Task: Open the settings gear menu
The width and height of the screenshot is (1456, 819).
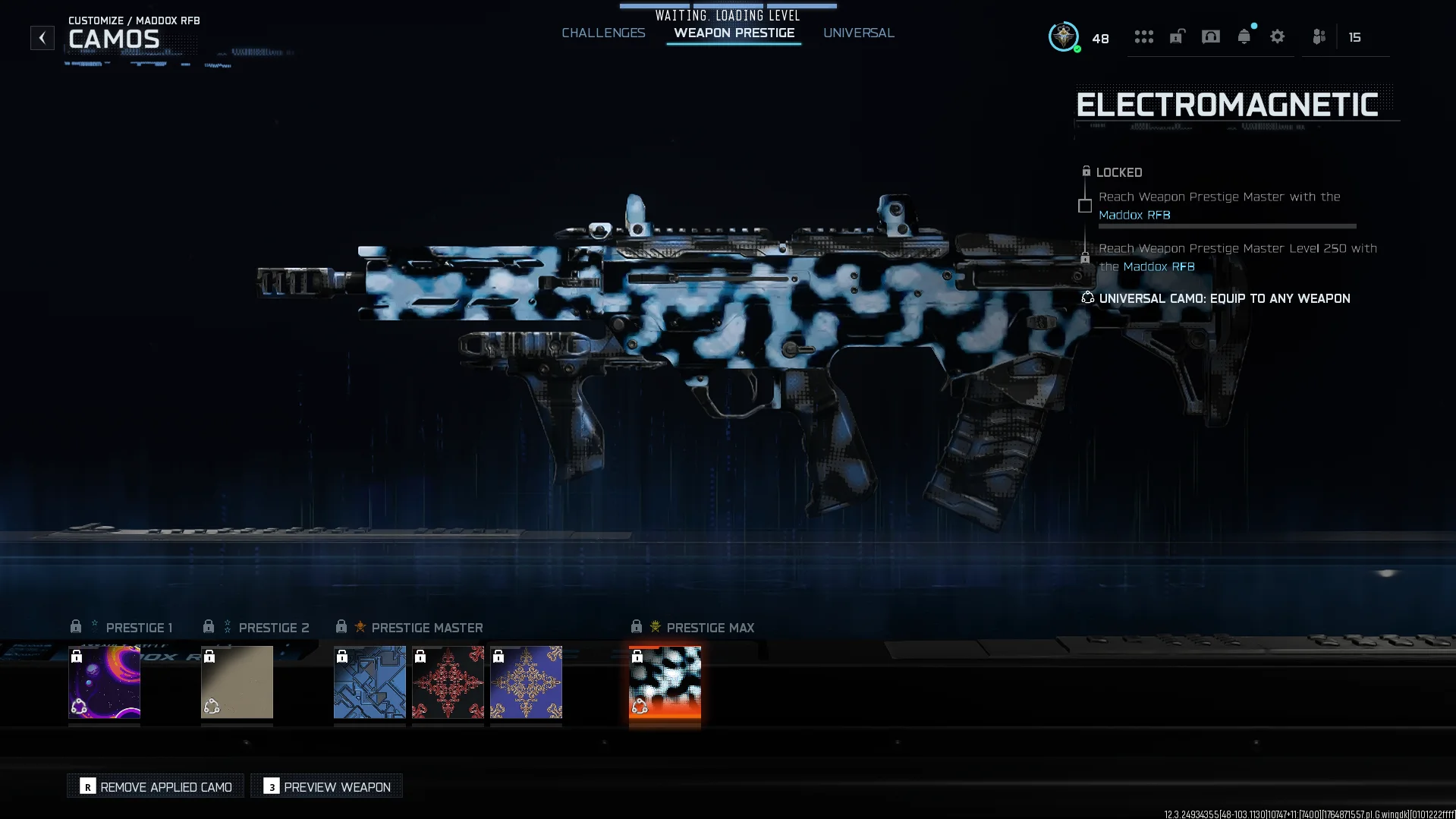Action: pyautogui.click(x=1278, y=36)
